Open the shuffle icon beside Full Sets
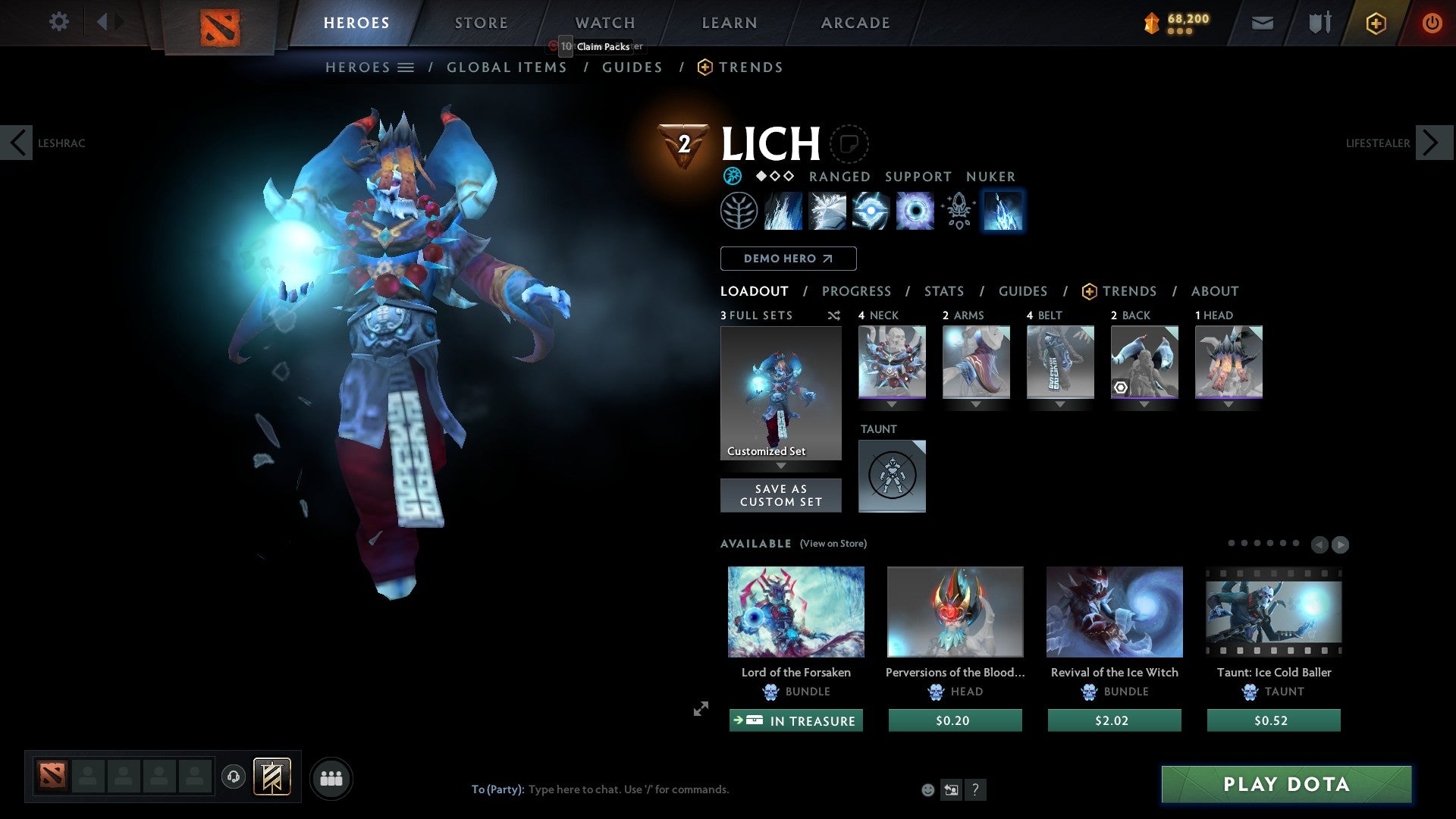 coord(833,315)
